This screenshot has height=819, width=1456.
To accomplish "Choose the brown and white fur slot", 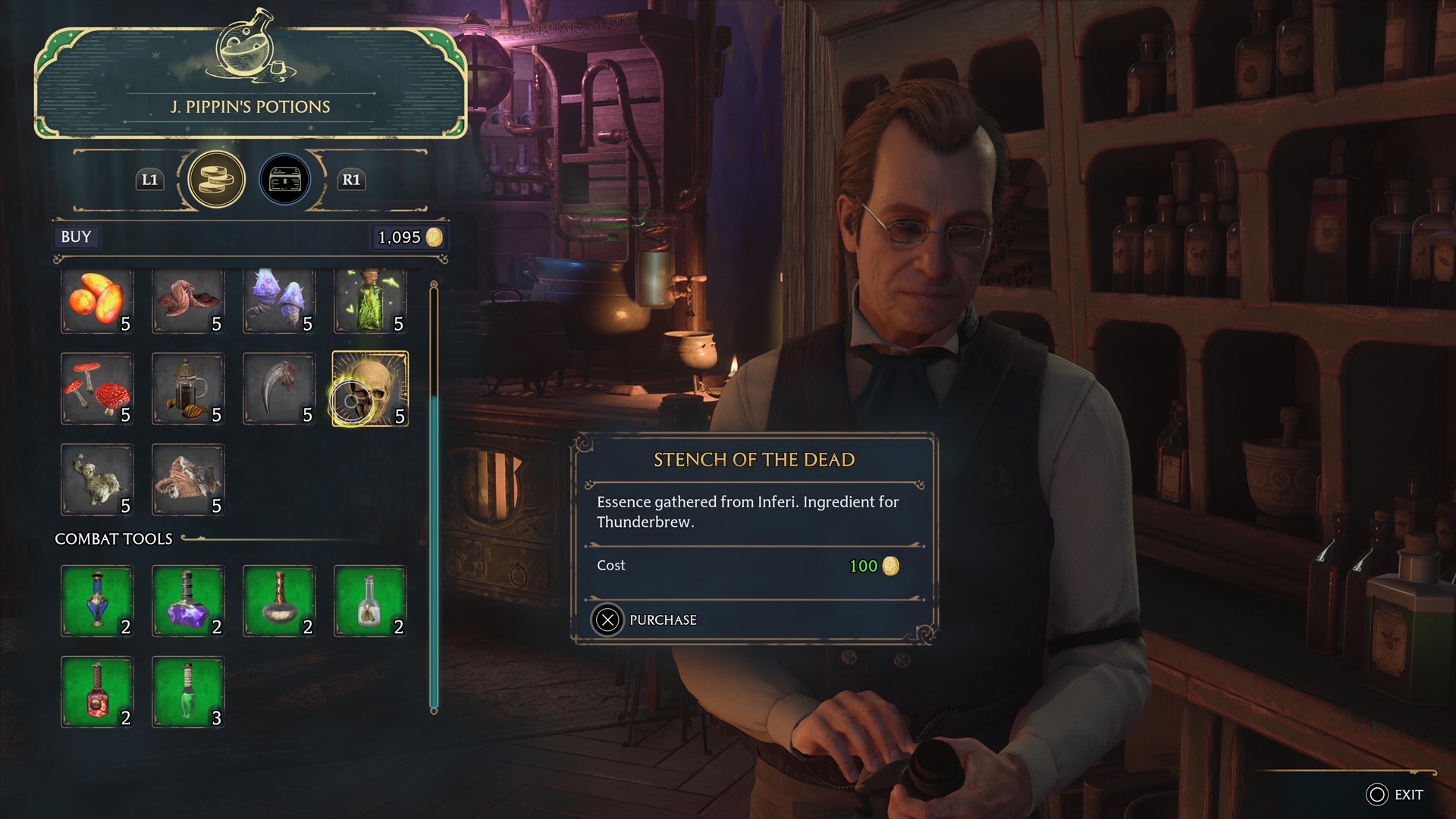I will [x=188, y=480].
